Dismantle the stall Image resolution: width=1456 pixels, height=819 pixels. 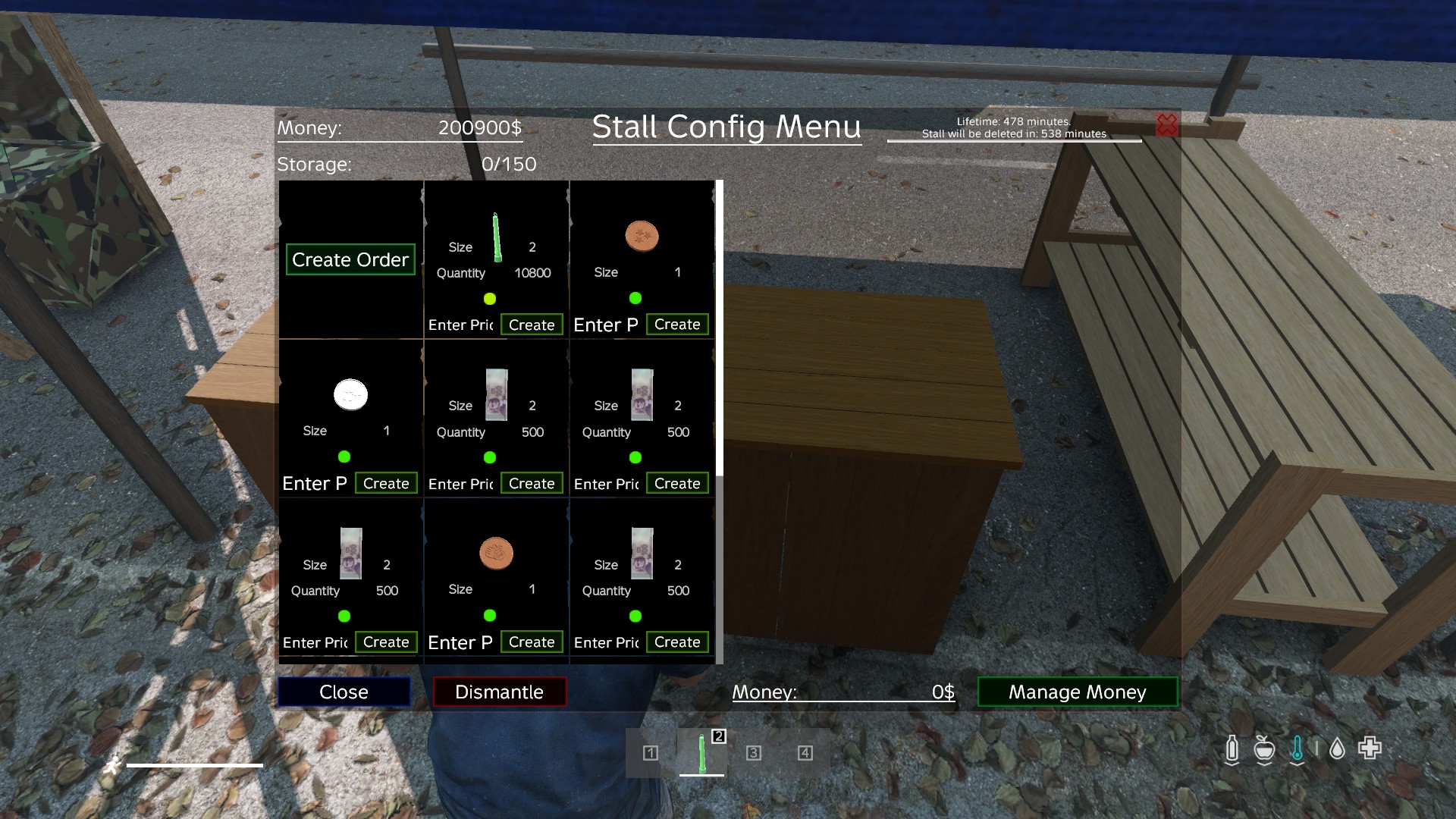click(x=499, y=692)
